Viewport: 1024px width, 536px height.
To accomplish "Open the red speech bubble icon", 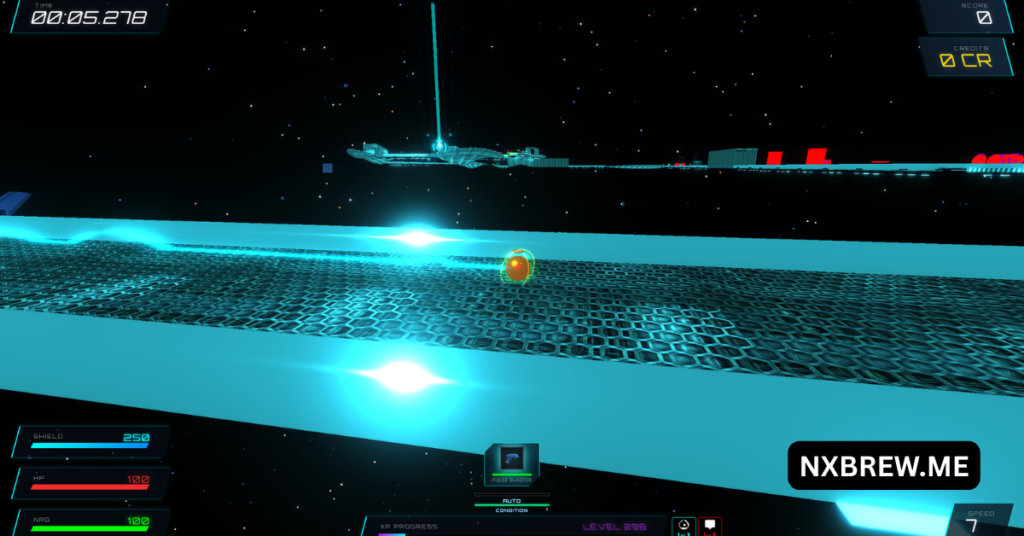I will (710, 526).
